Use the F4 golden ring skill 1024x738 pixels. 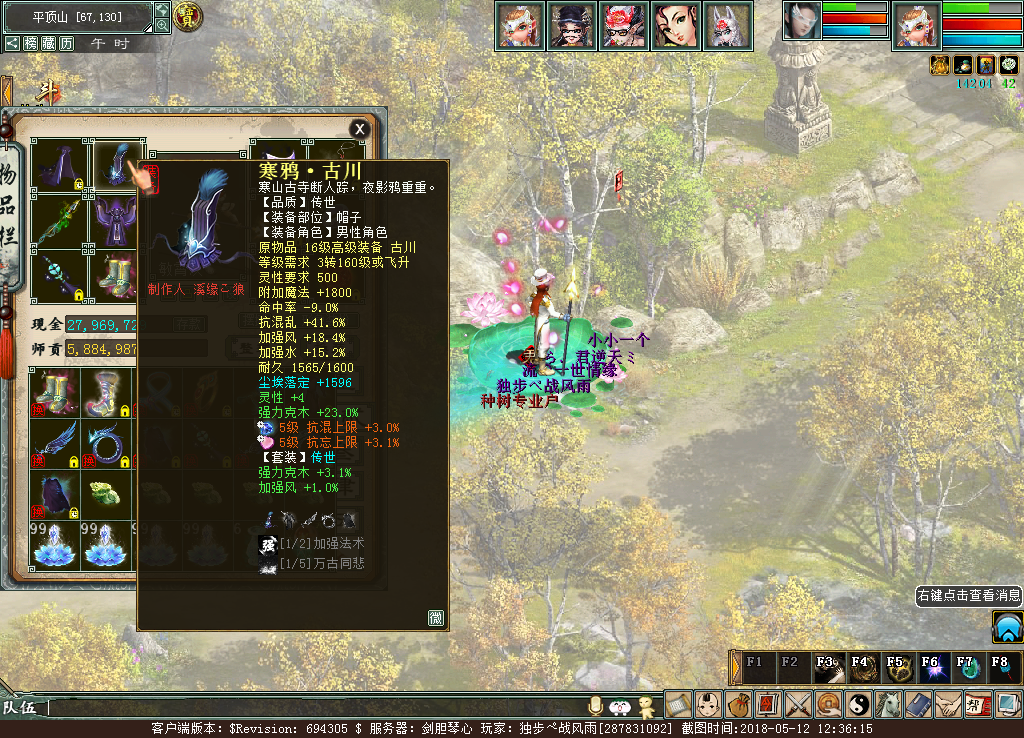click(x=861, y=669)
